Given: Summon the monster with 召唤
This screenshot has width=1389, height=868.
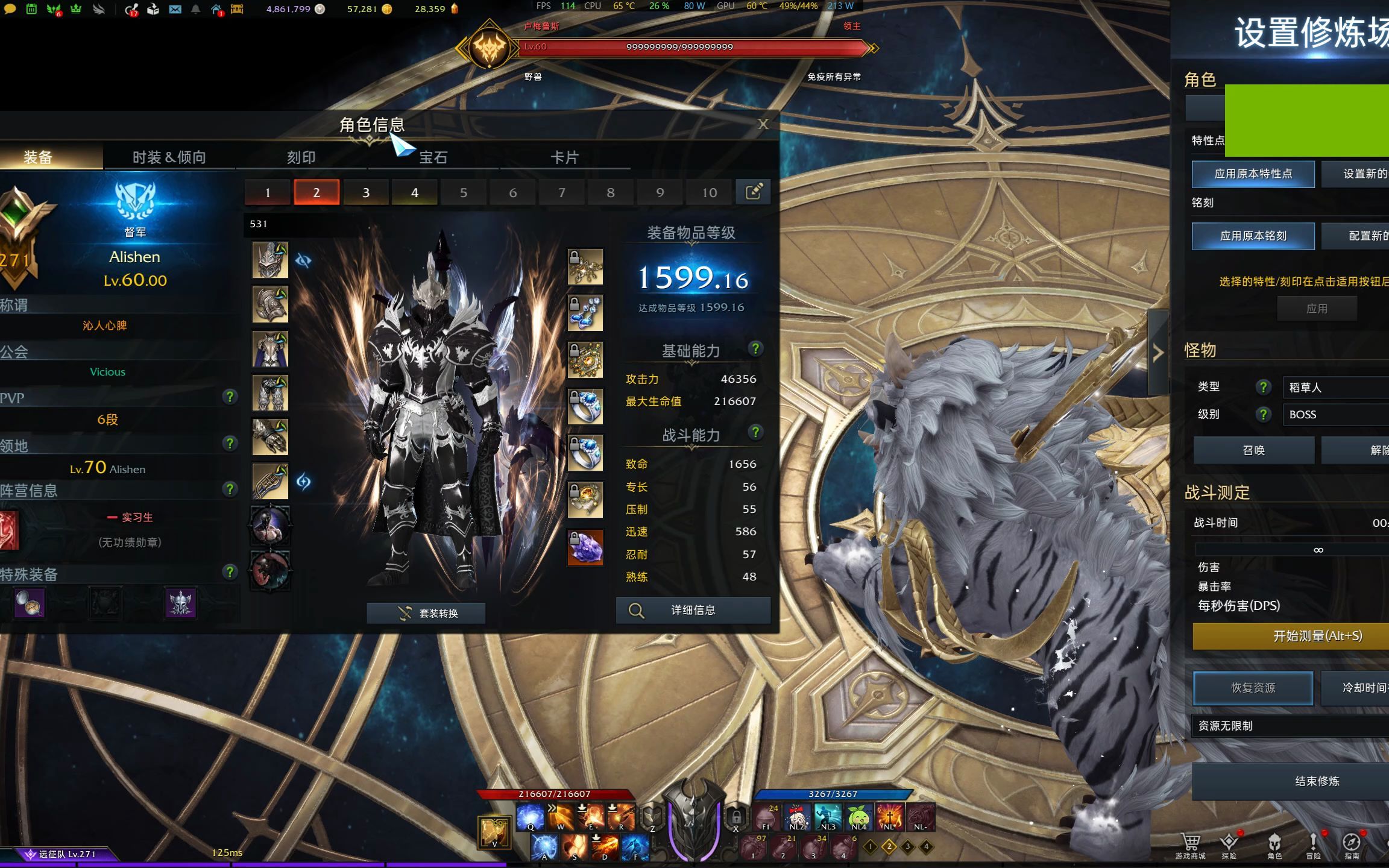Looking at the screenshot, I should (x=1253, y=450).
